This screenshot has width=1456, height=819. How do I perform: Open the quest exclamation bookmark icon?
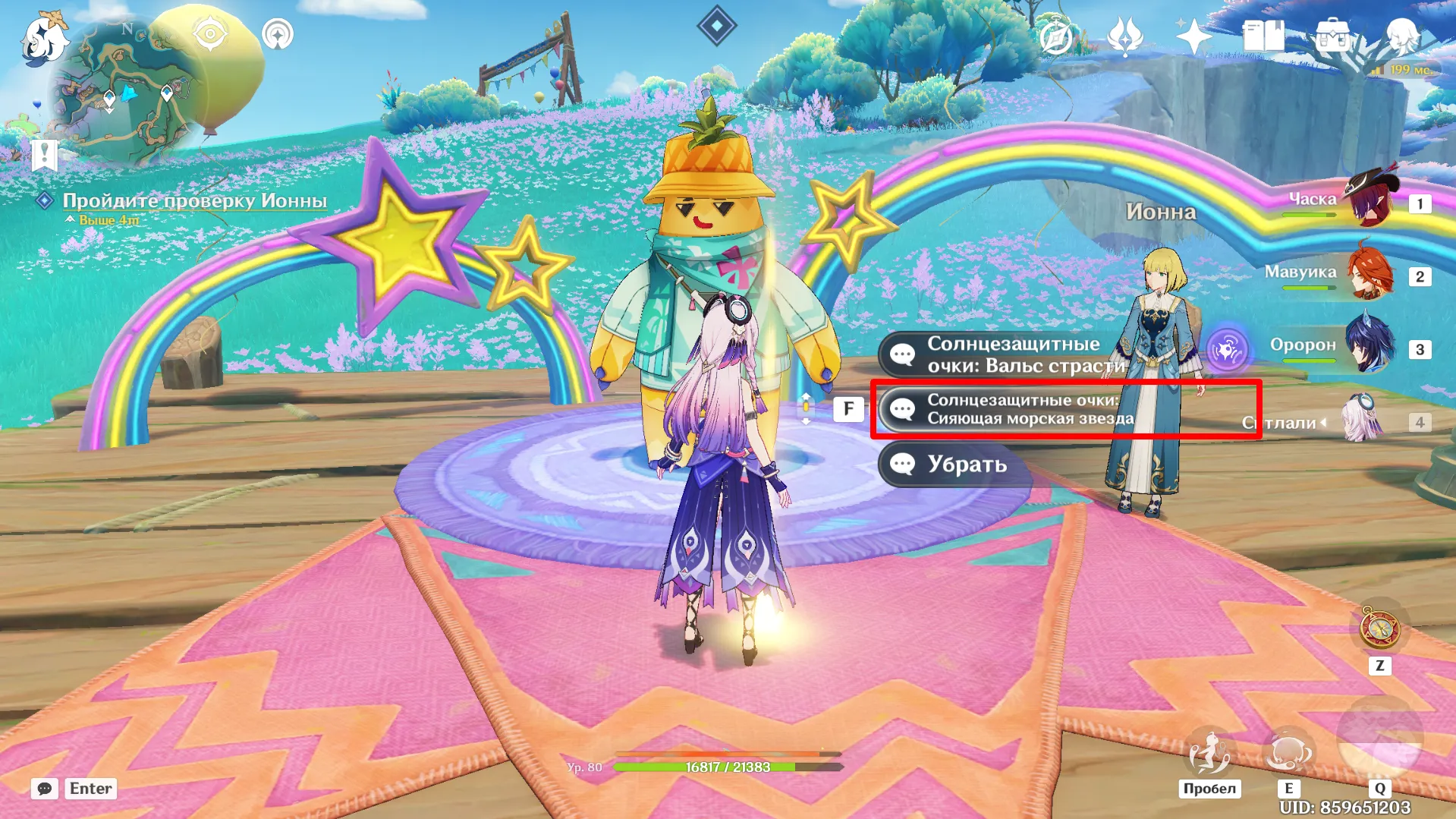click(45, 155)
